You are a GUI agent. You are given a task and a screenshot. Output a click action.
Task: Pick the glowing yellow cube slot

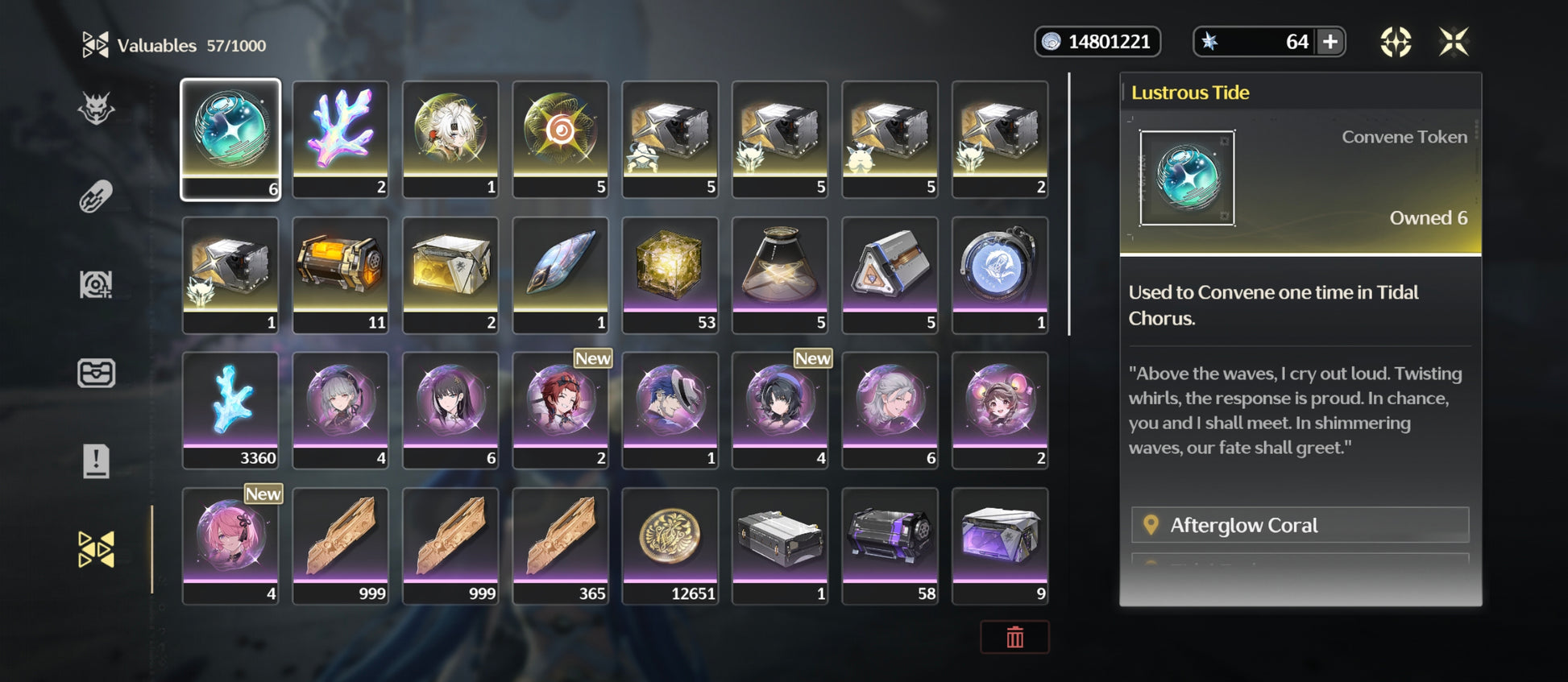[x=670, y=275]
